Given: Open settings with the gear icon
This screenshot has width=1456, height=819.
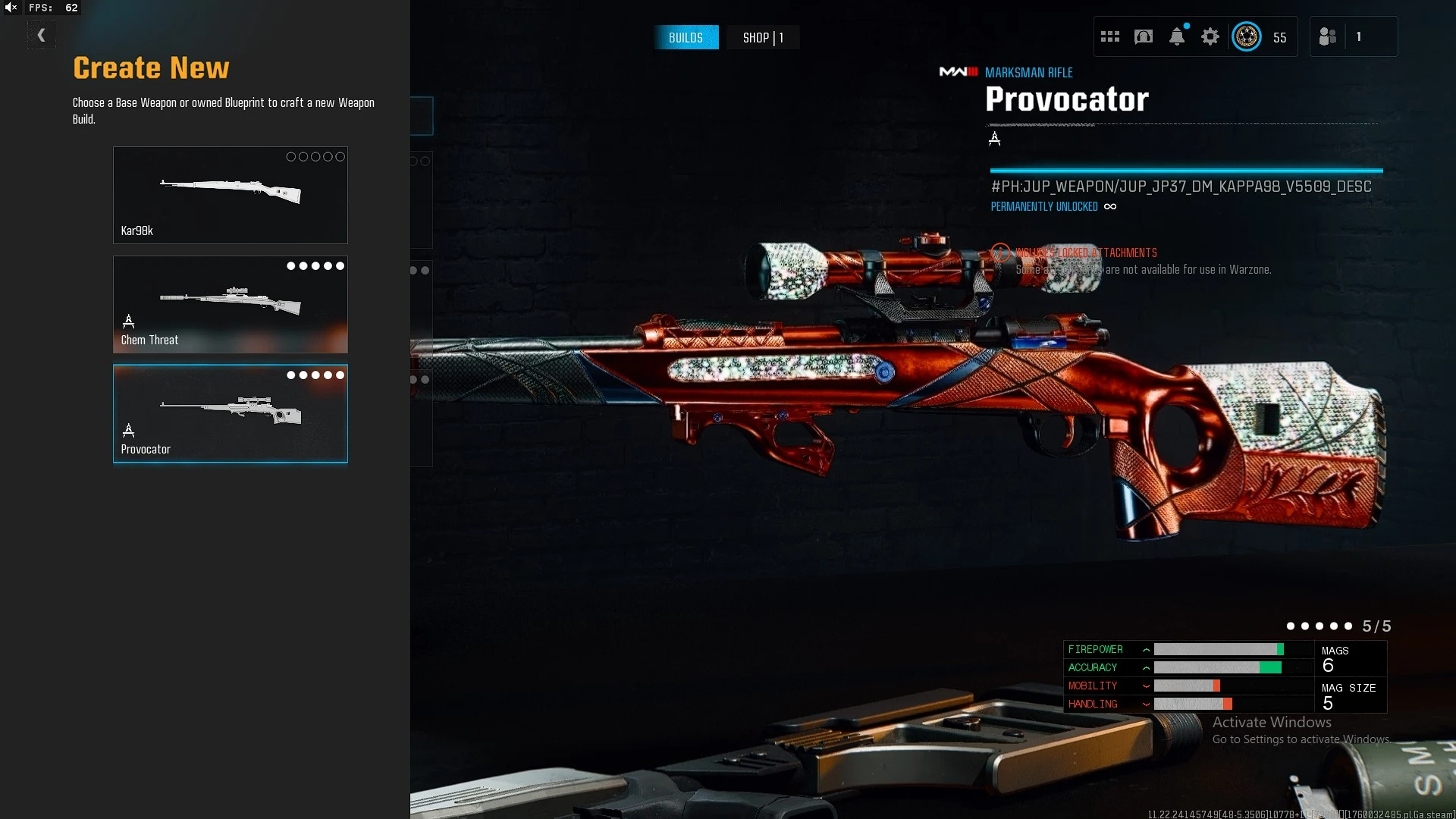Looking at the screenshot, I should [1210, 36].
